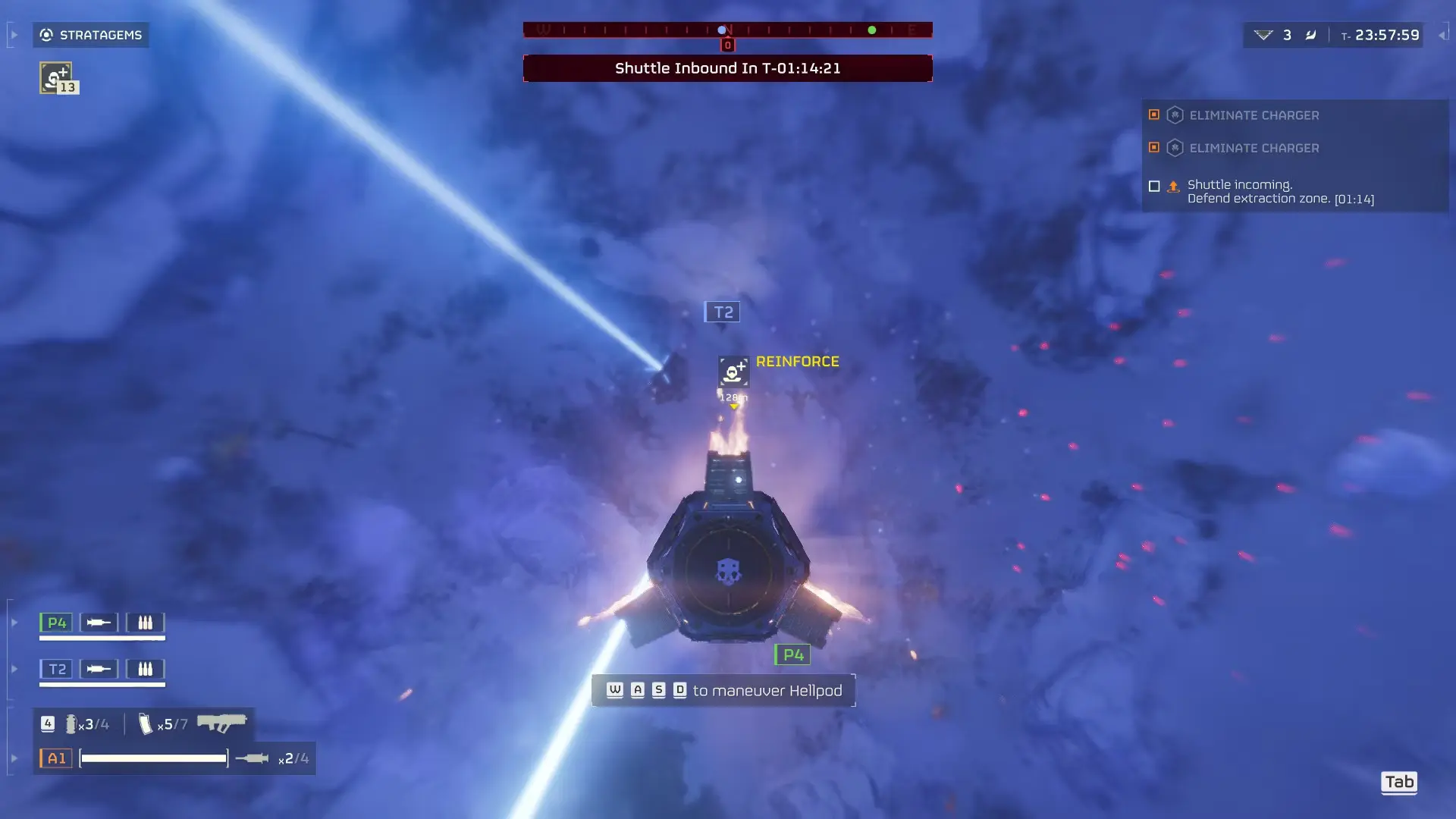Click the assault rifle weapon icon bottom-left
The width and height of the screenshot is (1456, 819).
(222, 724)
